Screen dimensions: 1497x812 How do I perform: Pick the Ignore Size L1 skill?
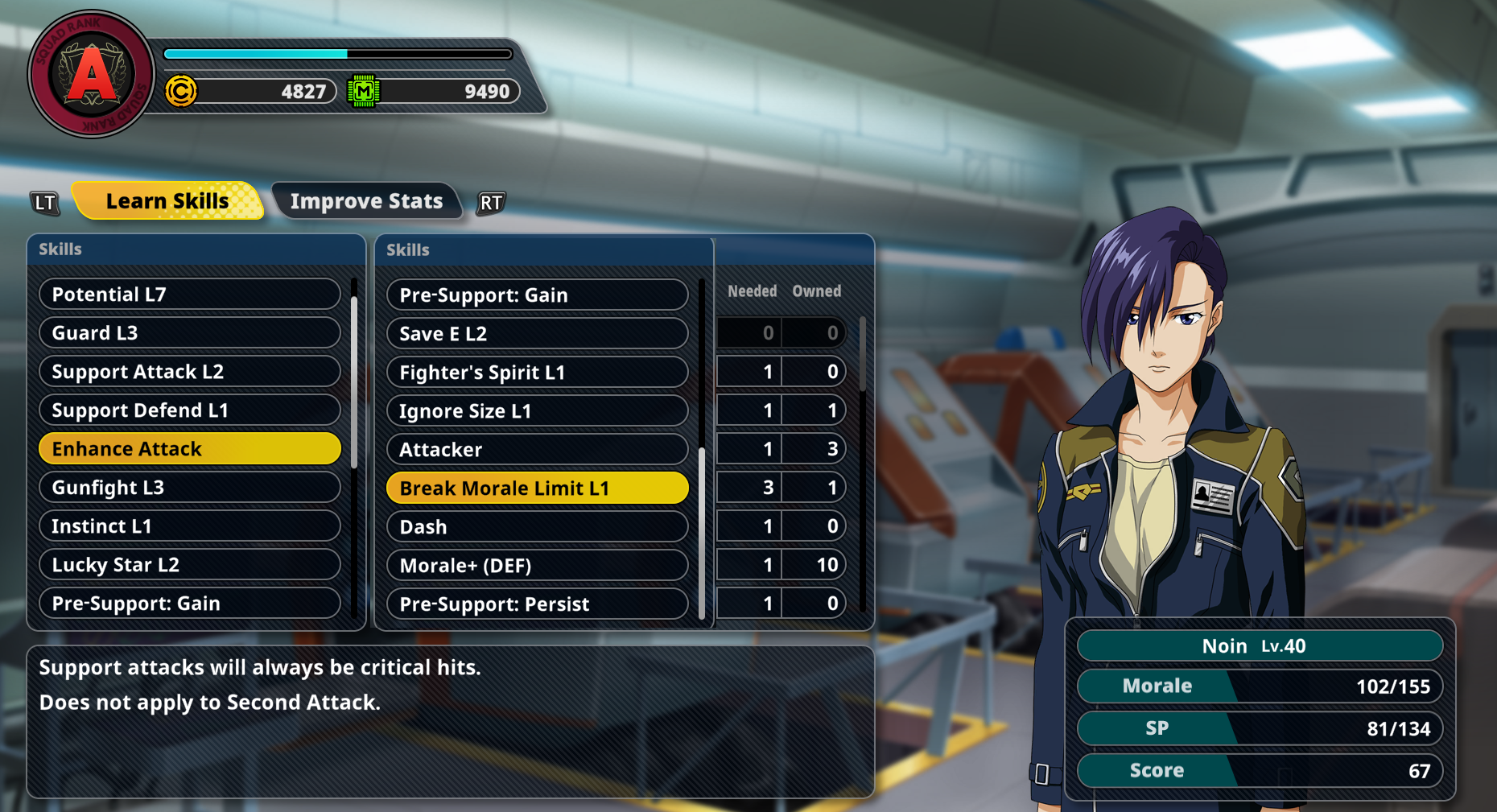(537, 411)
